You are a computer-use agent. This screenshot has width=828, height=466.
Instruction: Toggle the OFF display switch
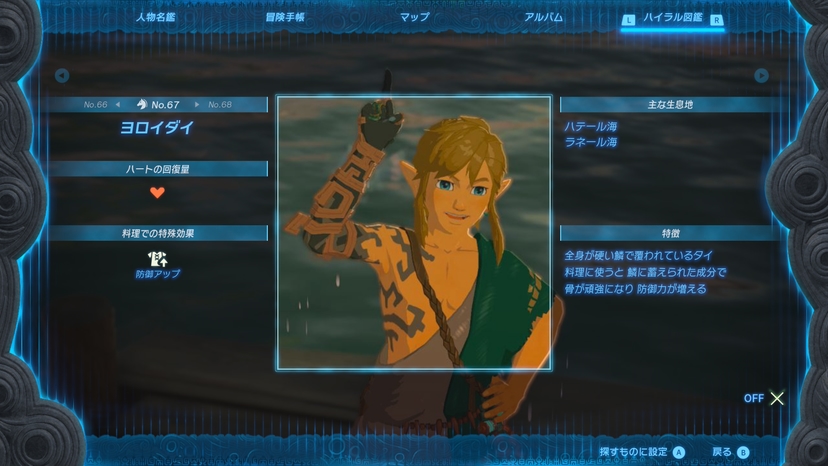(x=765, y=398)
